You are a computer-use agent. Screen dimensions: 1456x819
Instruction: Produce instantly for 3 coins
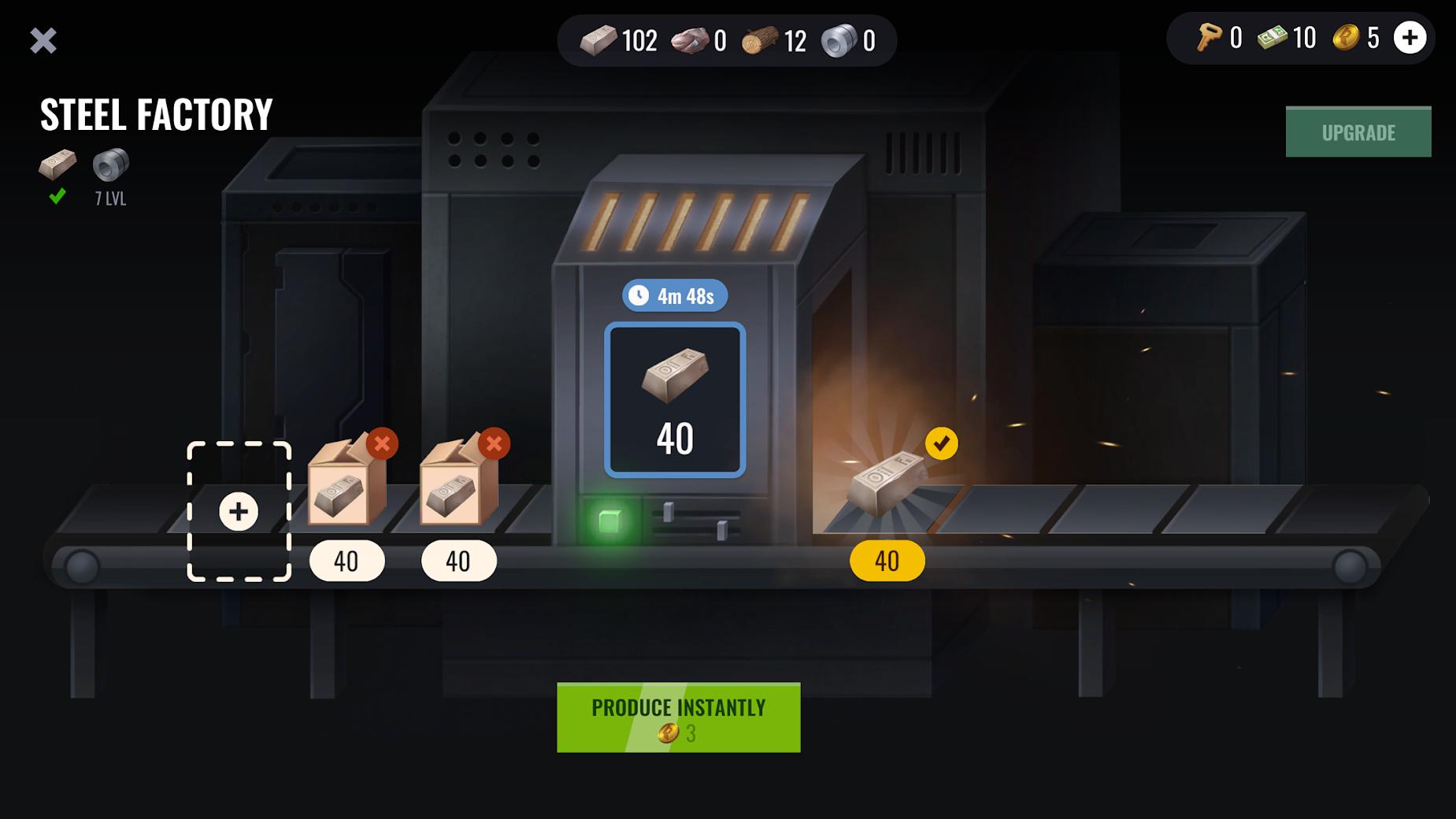pyautogui.click(x=678, y=717)
